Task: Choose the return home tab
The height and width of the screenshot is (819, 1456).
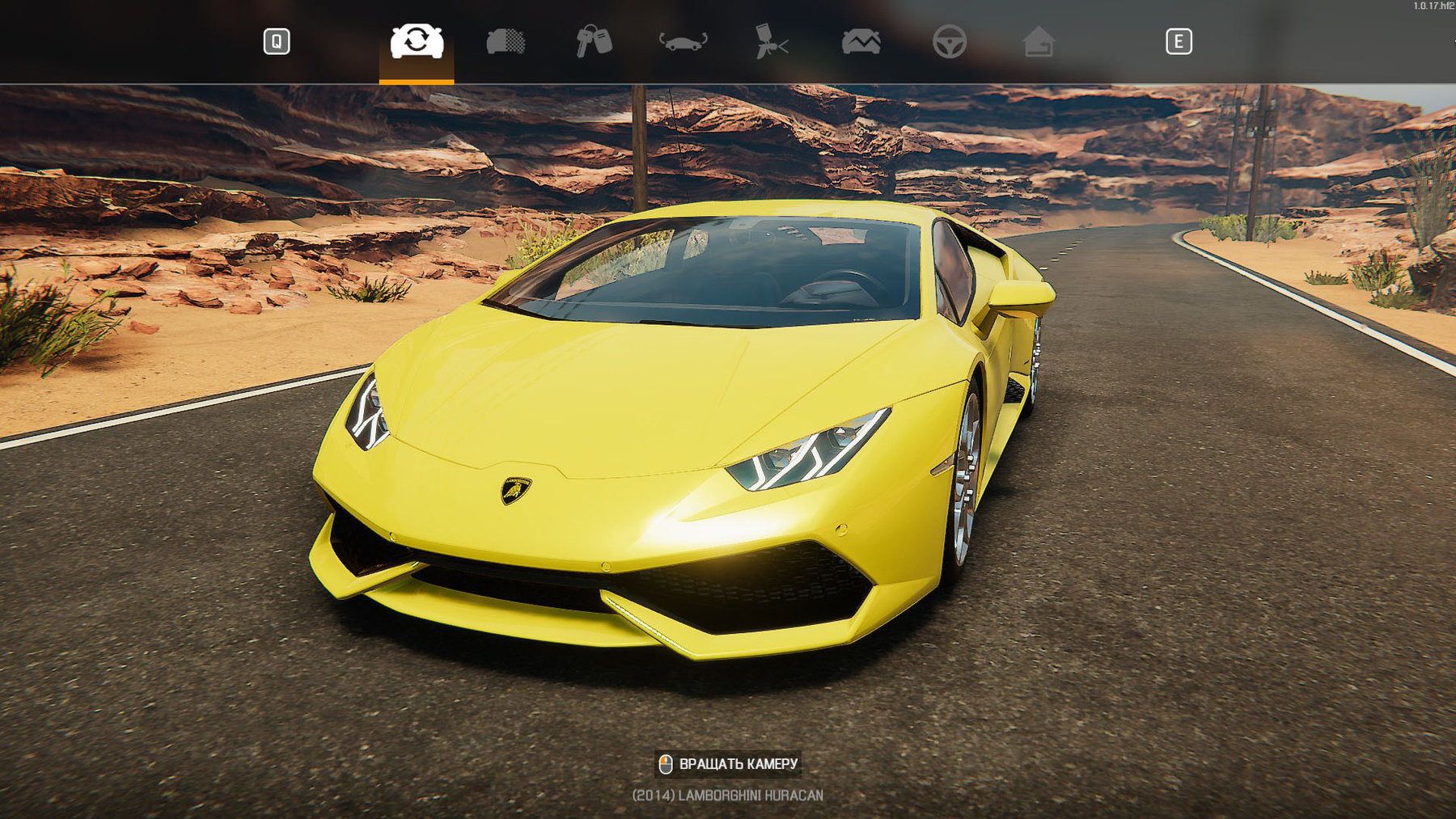Action: [x=1039, y=41]
